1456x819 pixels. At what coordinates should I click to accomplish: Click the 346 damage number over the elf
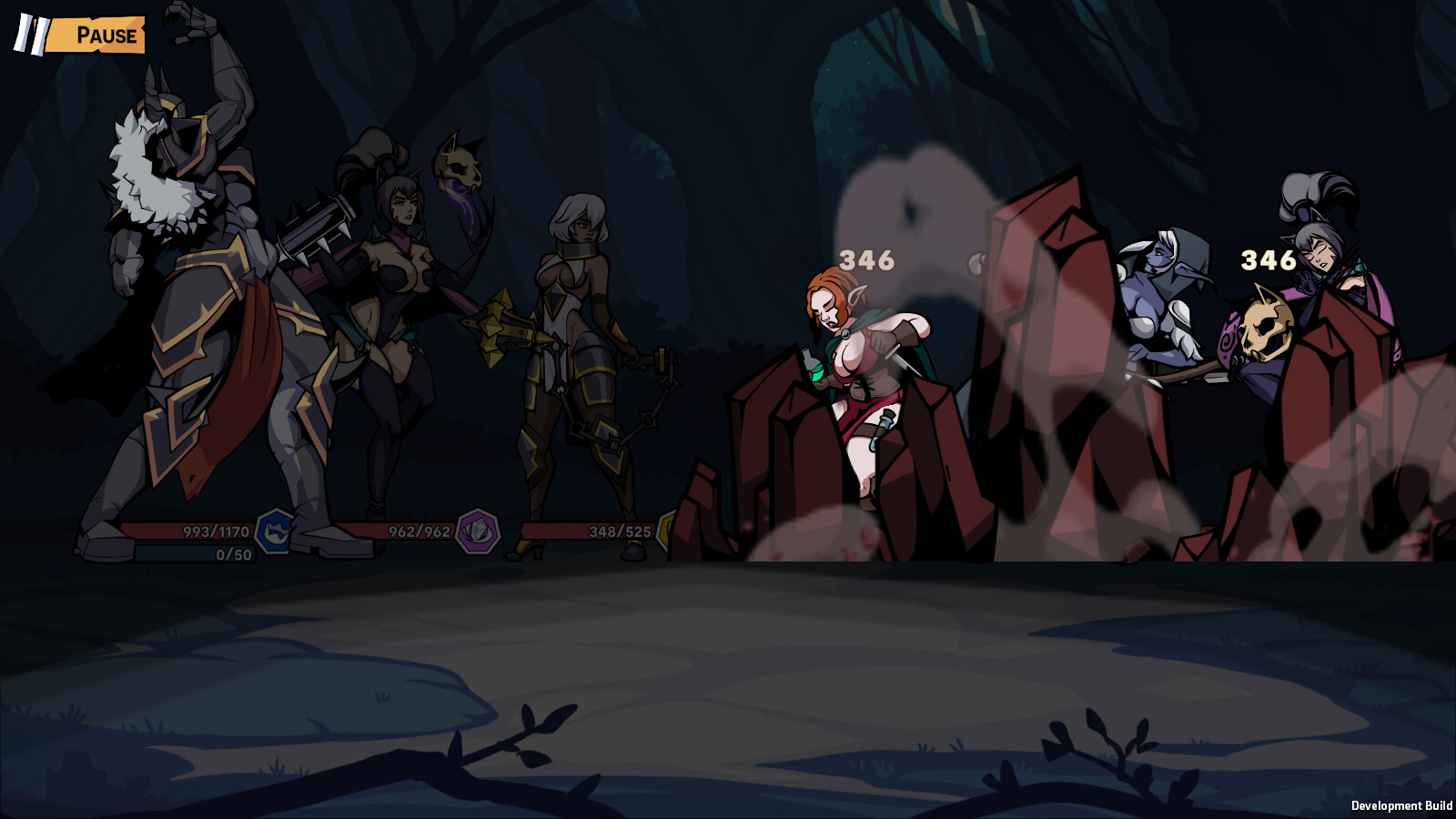tap(866, 259)
